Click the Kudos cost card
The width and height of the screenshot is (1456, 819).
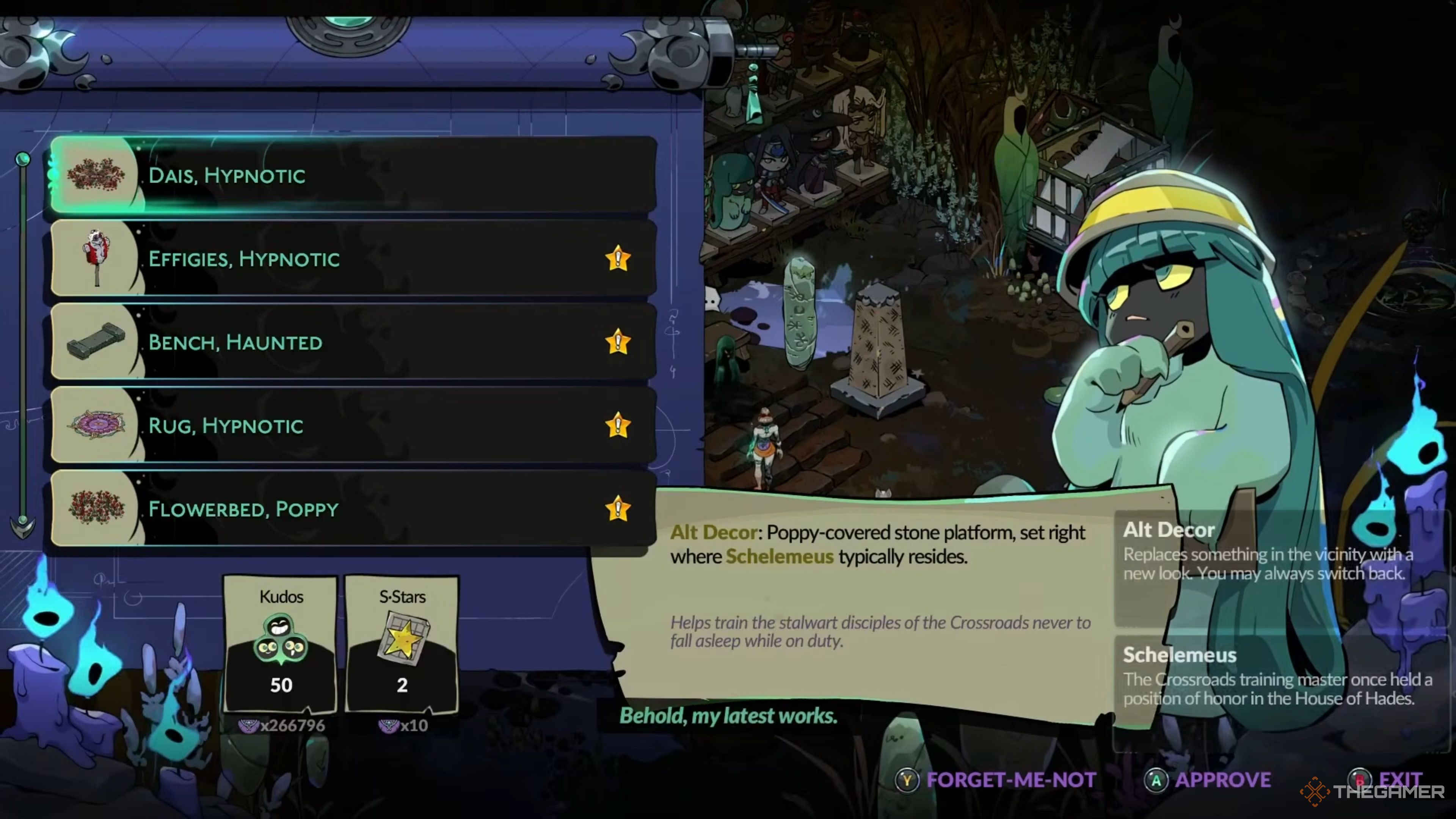click(x=281, y=644)
